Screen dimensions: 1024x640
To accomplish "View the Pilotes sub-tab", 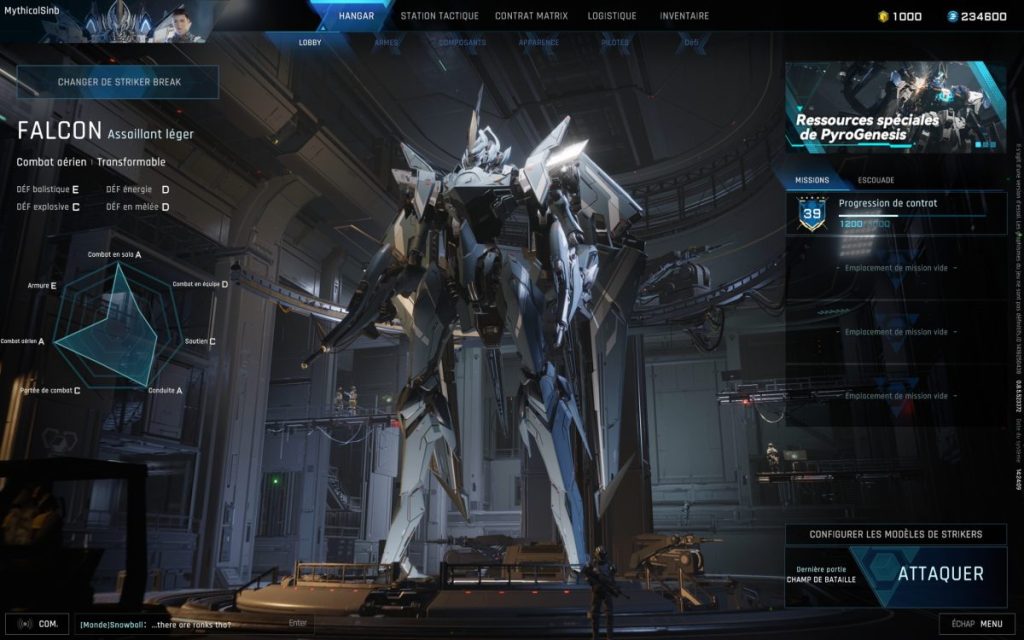I will pyautogui.click(x=615, y=43).
